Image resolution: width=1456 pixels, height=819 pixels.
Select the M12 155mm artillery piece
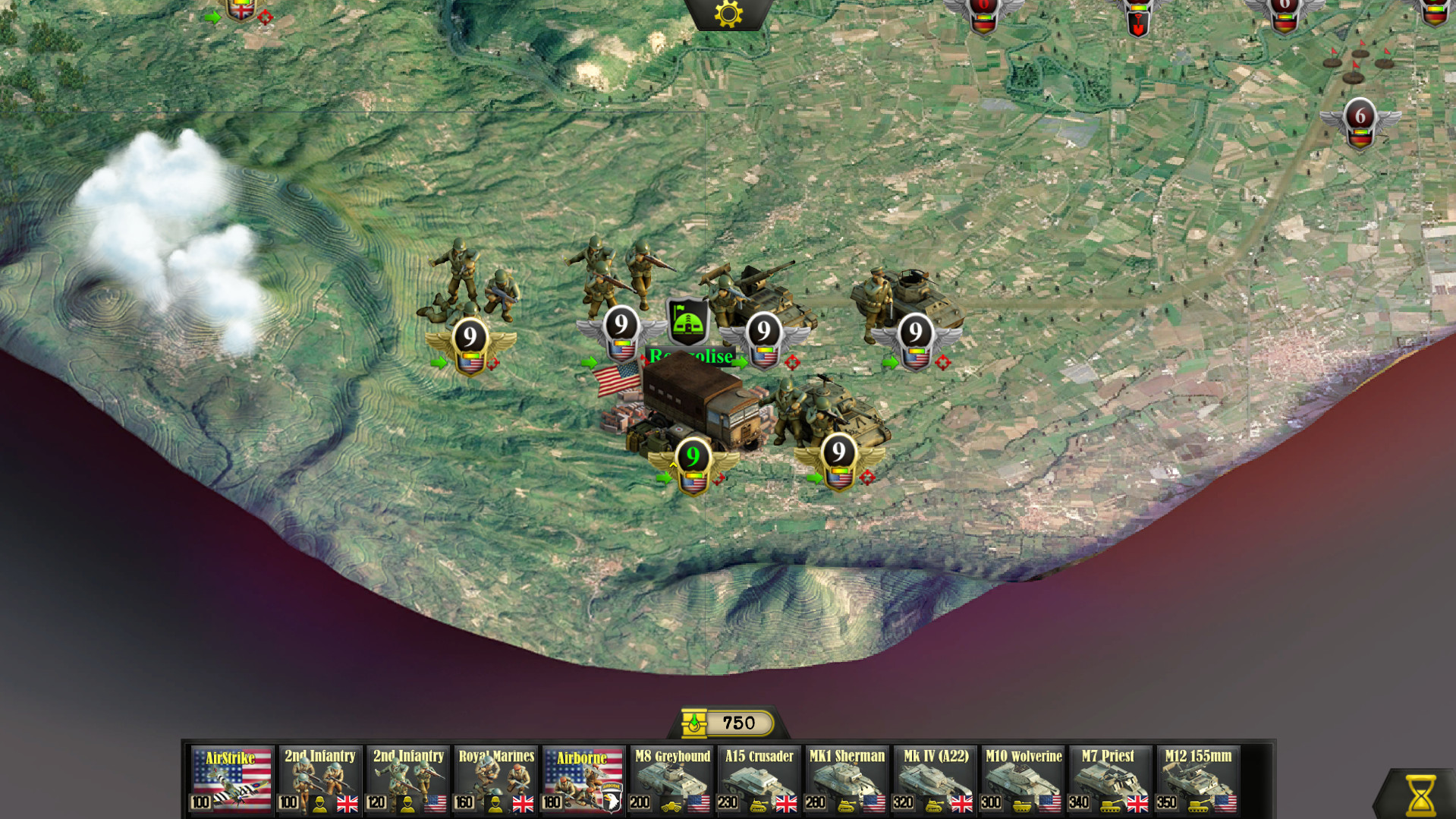[1198, 780]
